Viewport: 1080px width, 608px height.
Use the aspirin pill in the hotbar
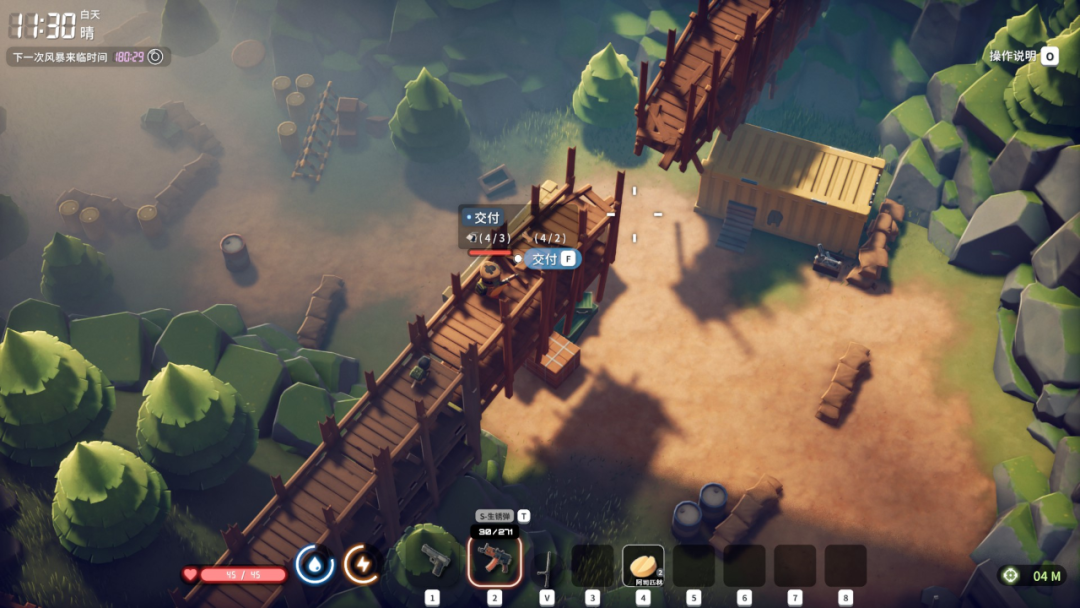click(643, 565)
